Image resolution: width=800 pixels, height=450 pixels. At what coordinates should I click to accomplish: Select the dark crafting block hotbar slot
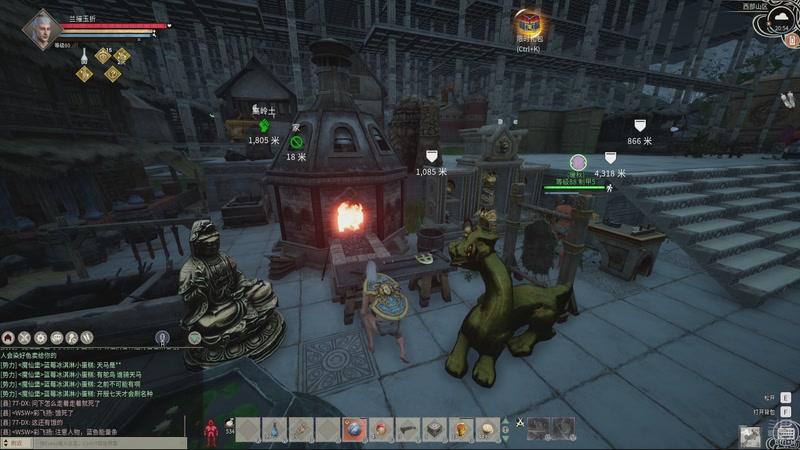[x=433, y=429]
